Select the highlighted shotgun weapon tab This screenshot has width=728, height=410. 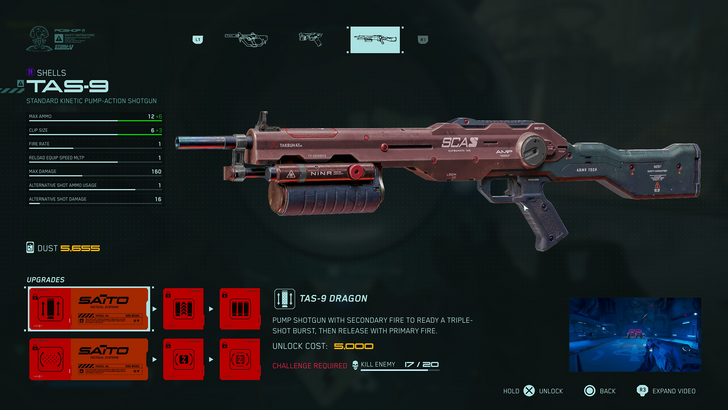[x=378, y=39]
